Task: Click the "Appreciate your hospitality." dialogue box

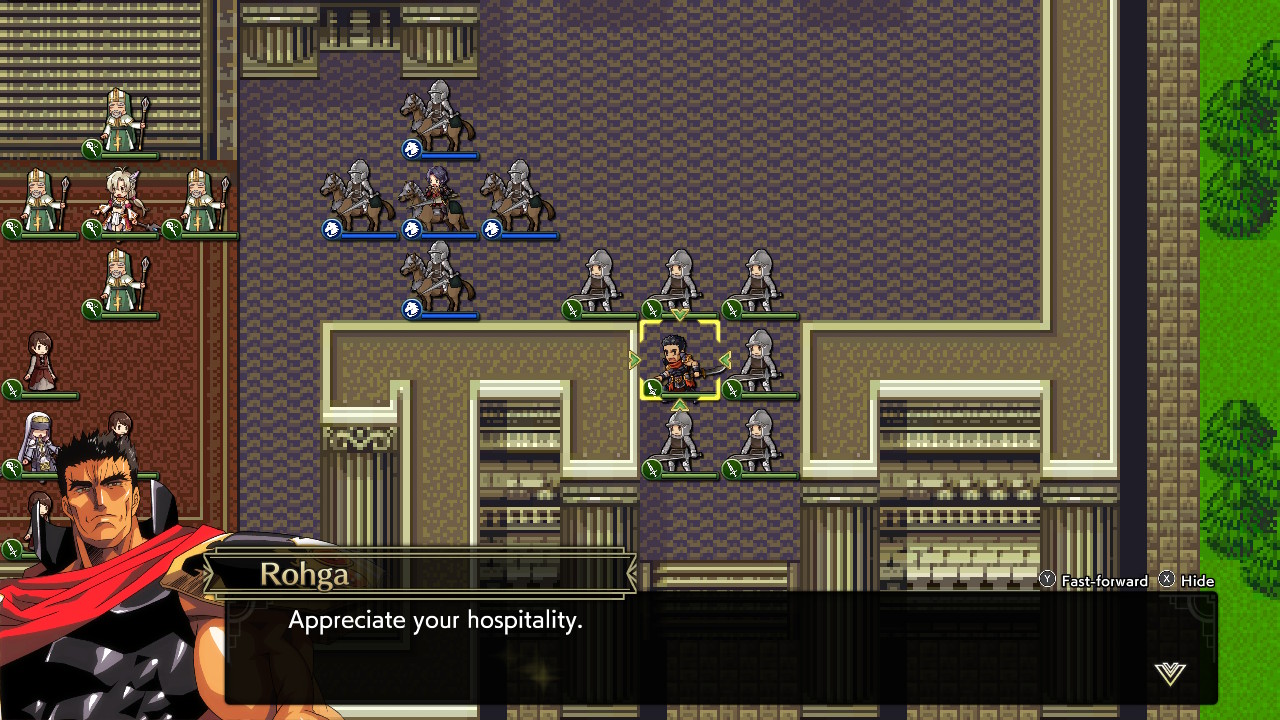Action: tap(720, 647)
